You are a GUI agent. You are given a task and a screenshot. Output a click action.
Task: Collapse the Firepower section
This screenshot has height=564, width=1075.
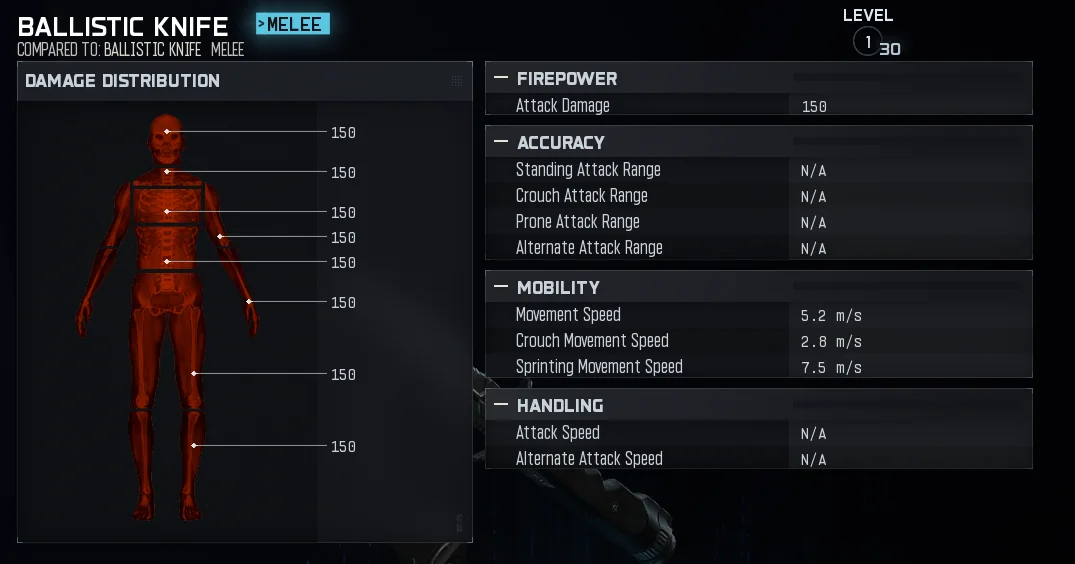point(501,78)
